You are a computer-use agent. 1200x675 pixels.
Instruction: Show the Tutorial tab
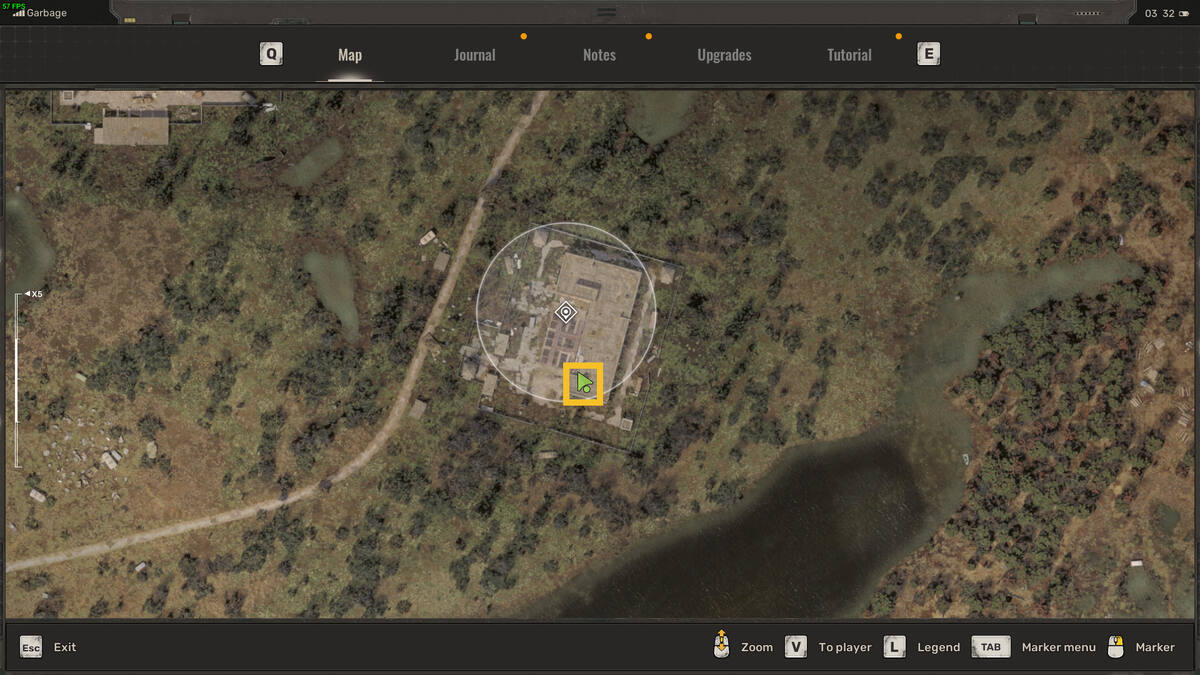click(x=849, y=55)
